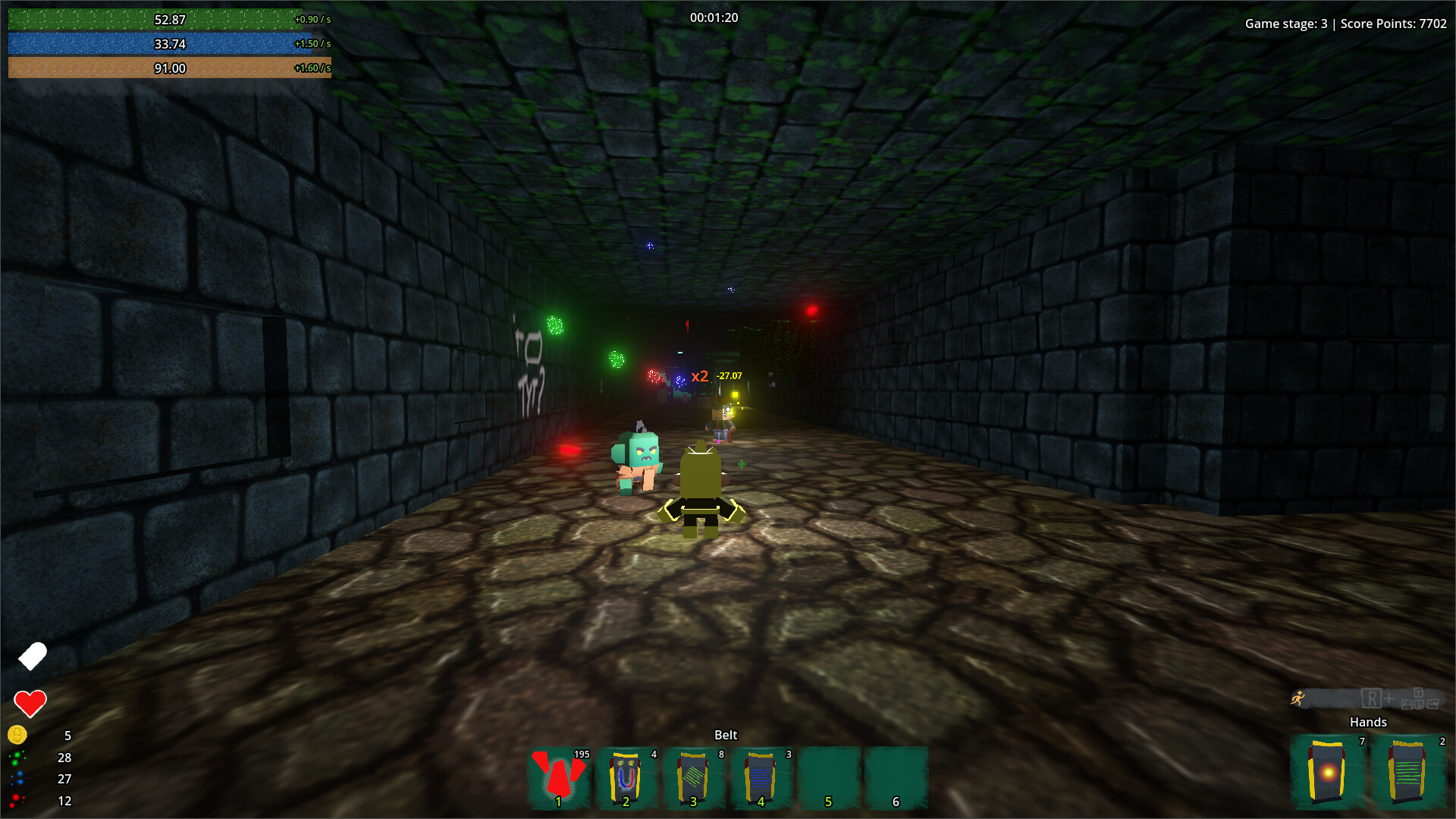
Task: Click the green particle counter showing 28
Action: point(17,758)
